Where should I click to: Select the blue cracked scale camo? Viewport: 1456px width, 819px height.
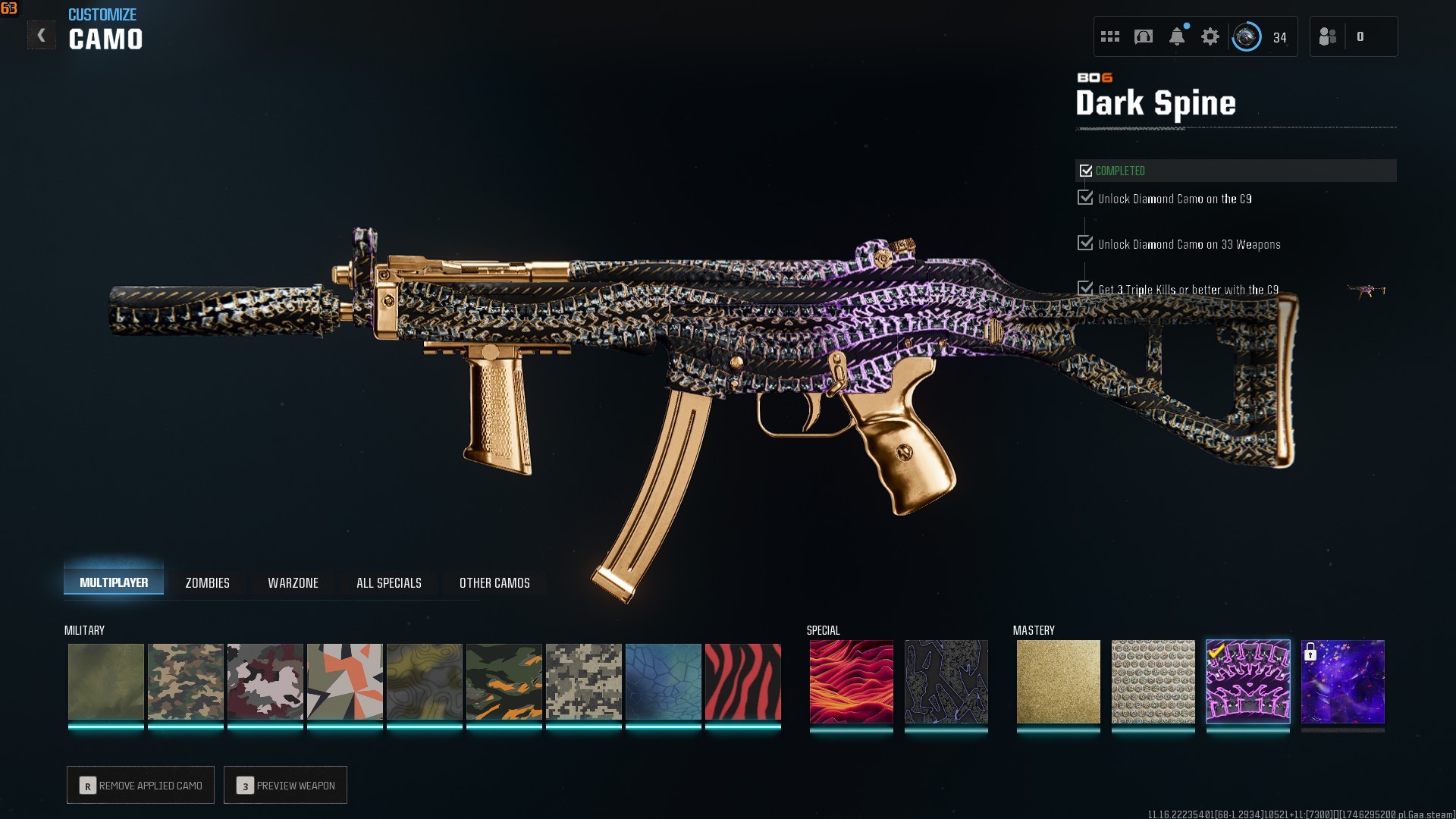tap(663, 681)
